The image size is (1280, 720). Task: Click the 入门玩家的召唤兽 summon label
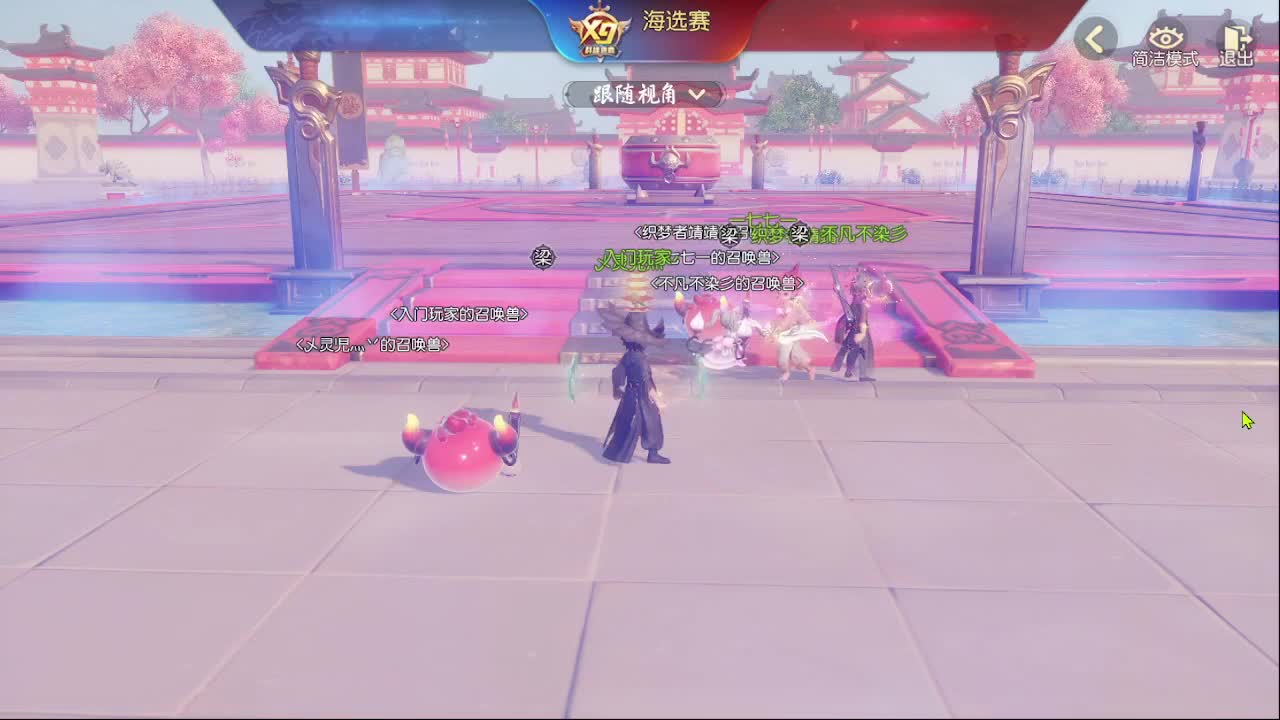pyautogui.click(x=460, y=313)
